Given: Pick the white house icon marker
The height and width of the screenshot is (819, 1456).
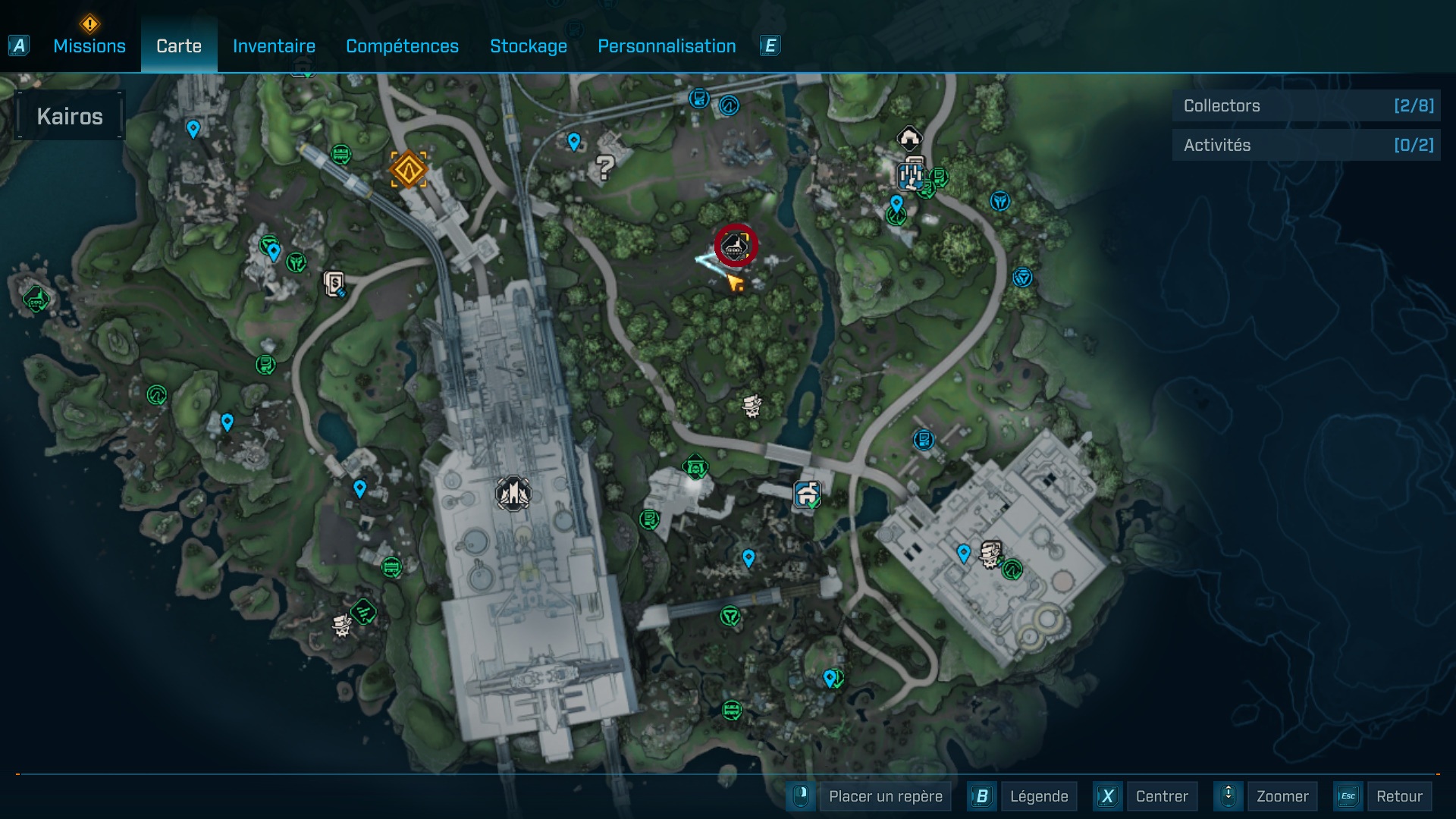Looking at the screenshot, I should tap(909, 138).
